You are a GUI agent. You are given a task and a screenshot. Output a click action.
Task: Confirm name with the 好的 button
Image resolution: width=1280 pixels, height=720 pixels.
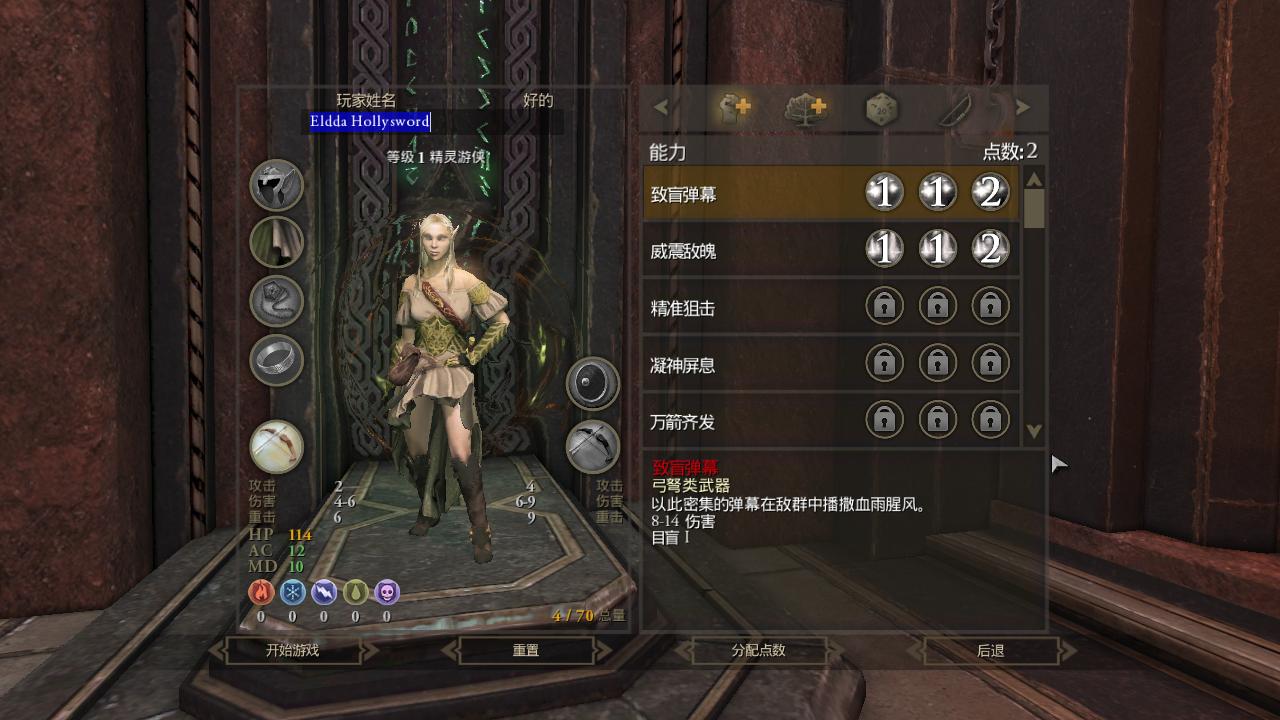click(x=538, y=100)
